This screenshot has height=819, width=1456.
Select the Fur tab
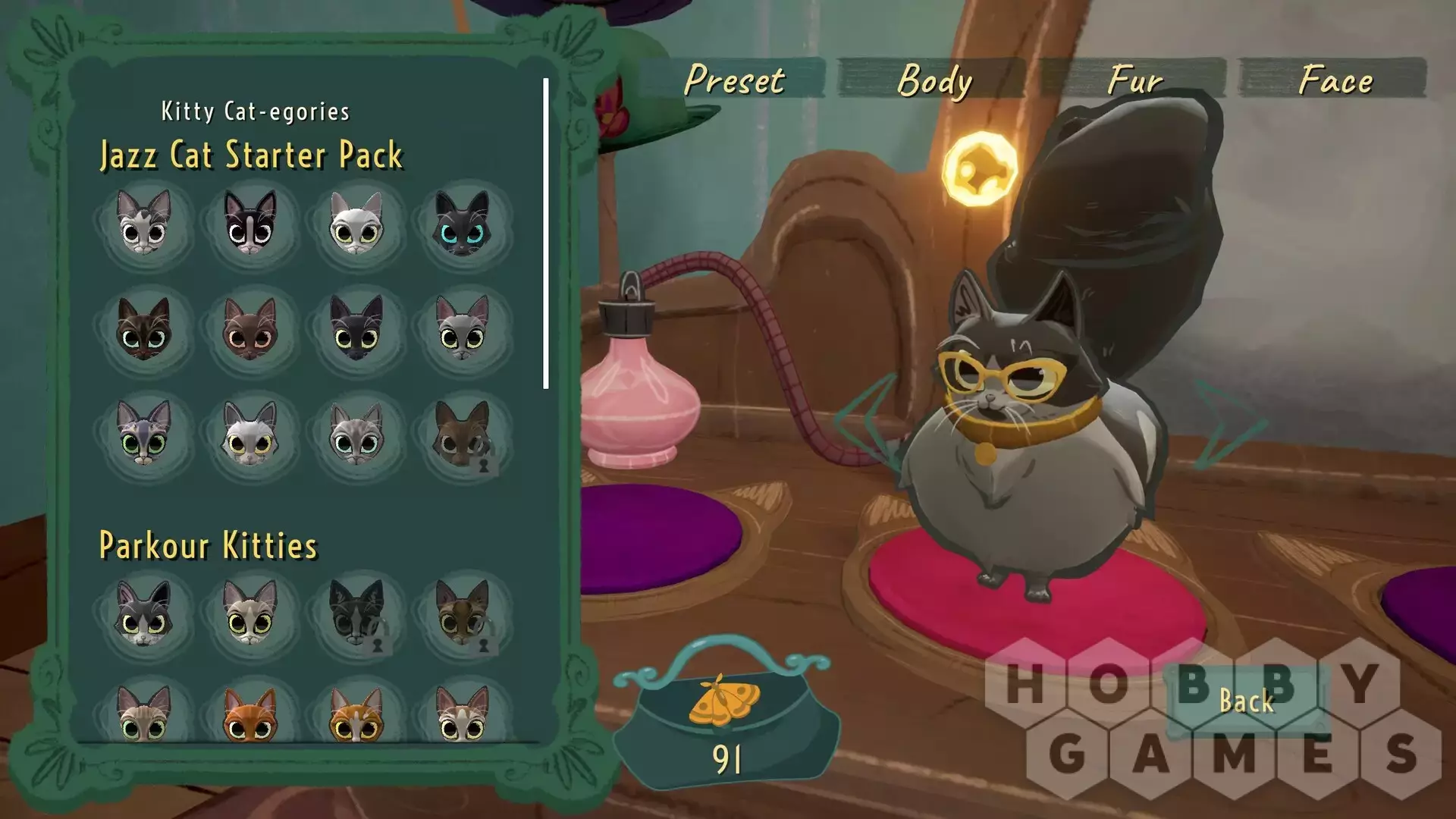pyautogui.click(x=1134, y=79)
